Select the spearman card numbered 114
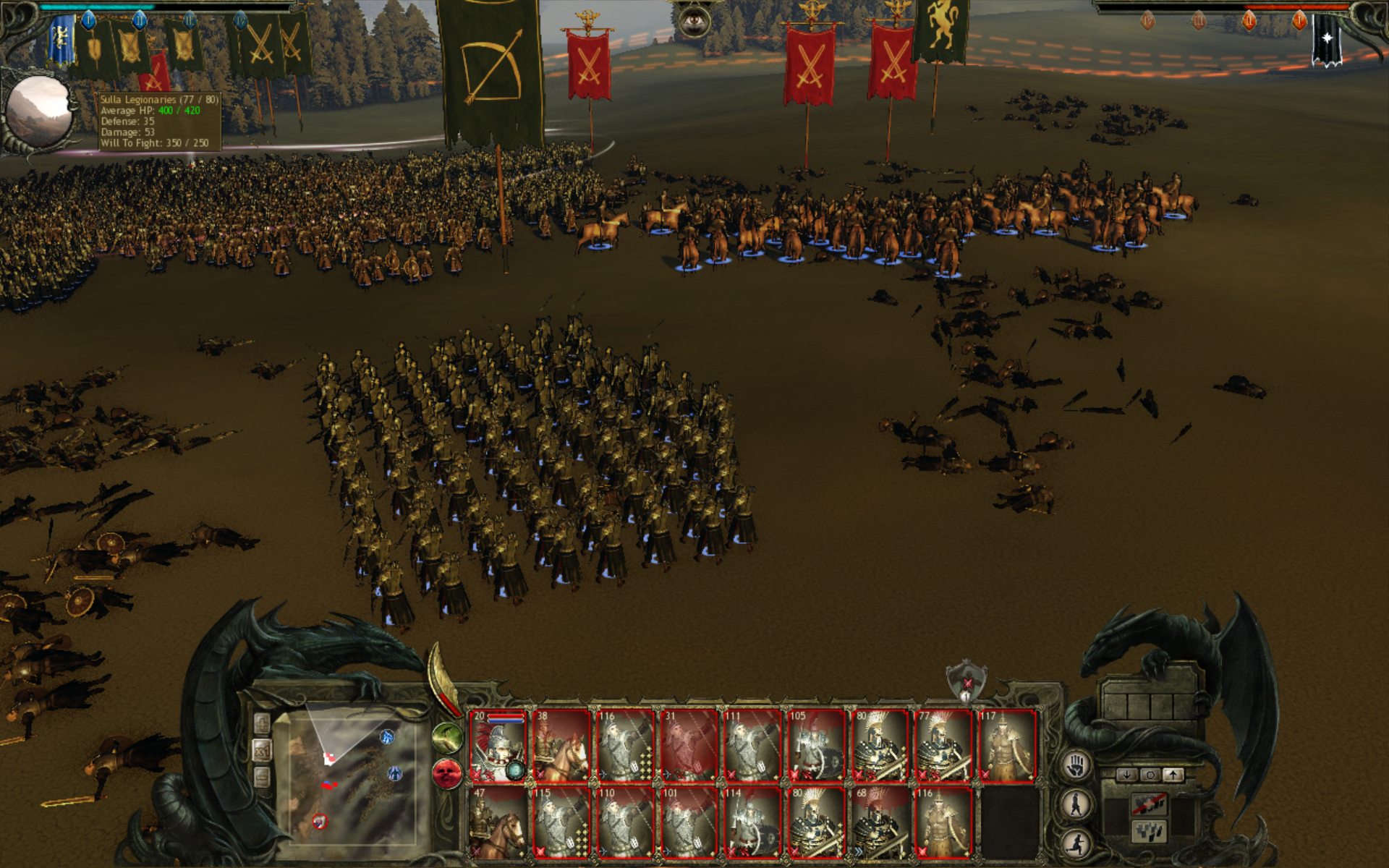Image resolution: width=1389 pixels, height=868 pixels. (752, 823)
